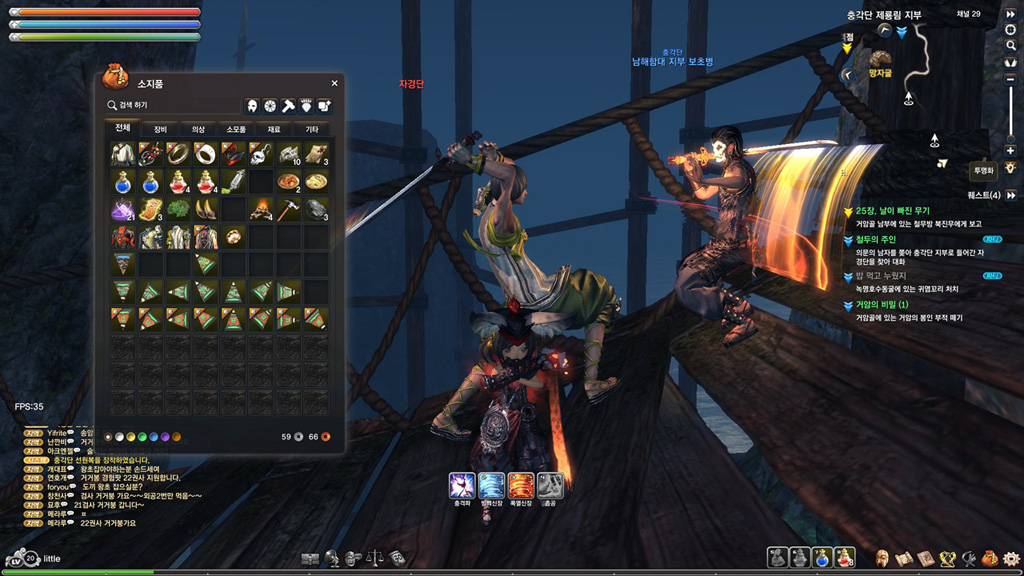The width and height of the screenshot is (1024, 576).
Task: Select the gold ring inventory item
Action: click(x=177, y=153)
